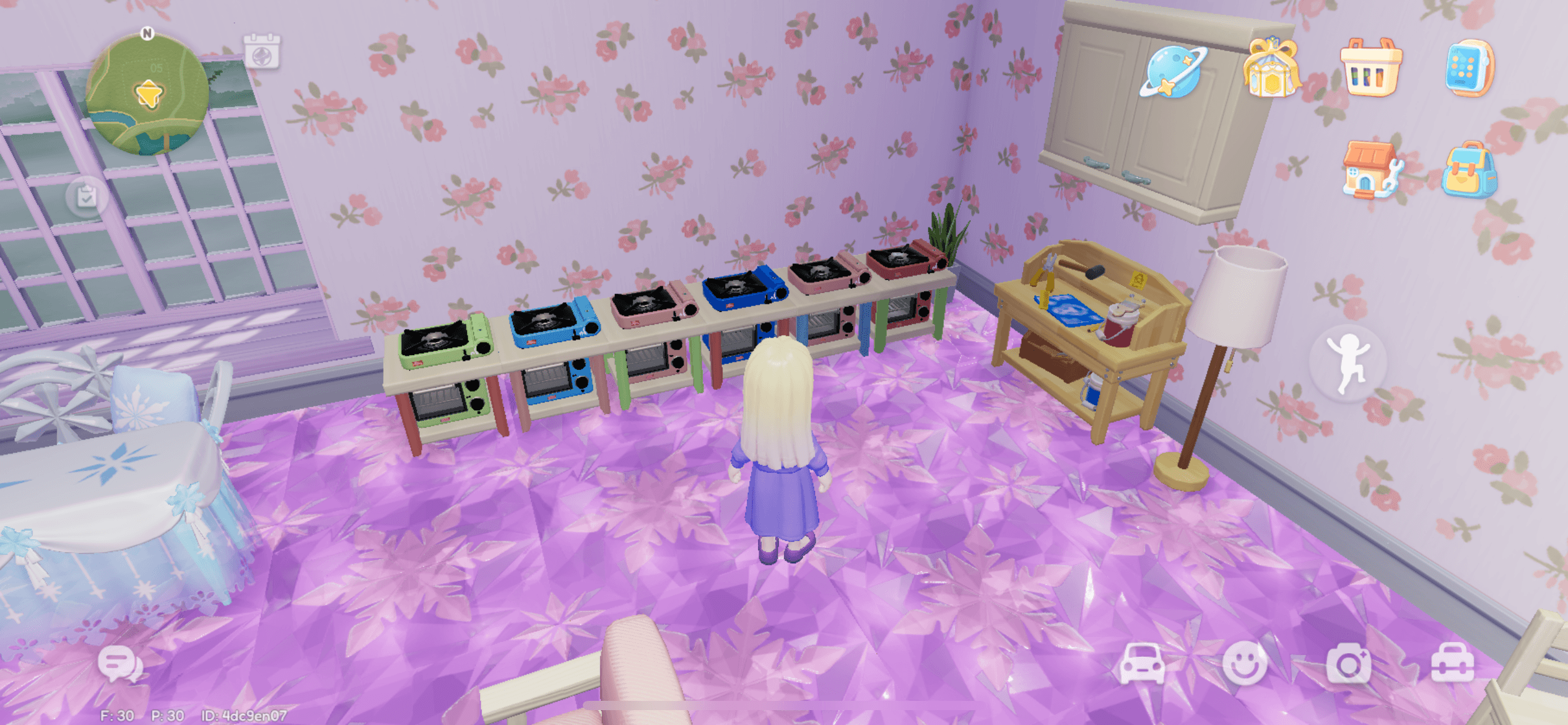Open the calendar events icon
1568x725 pixels.
261,52
